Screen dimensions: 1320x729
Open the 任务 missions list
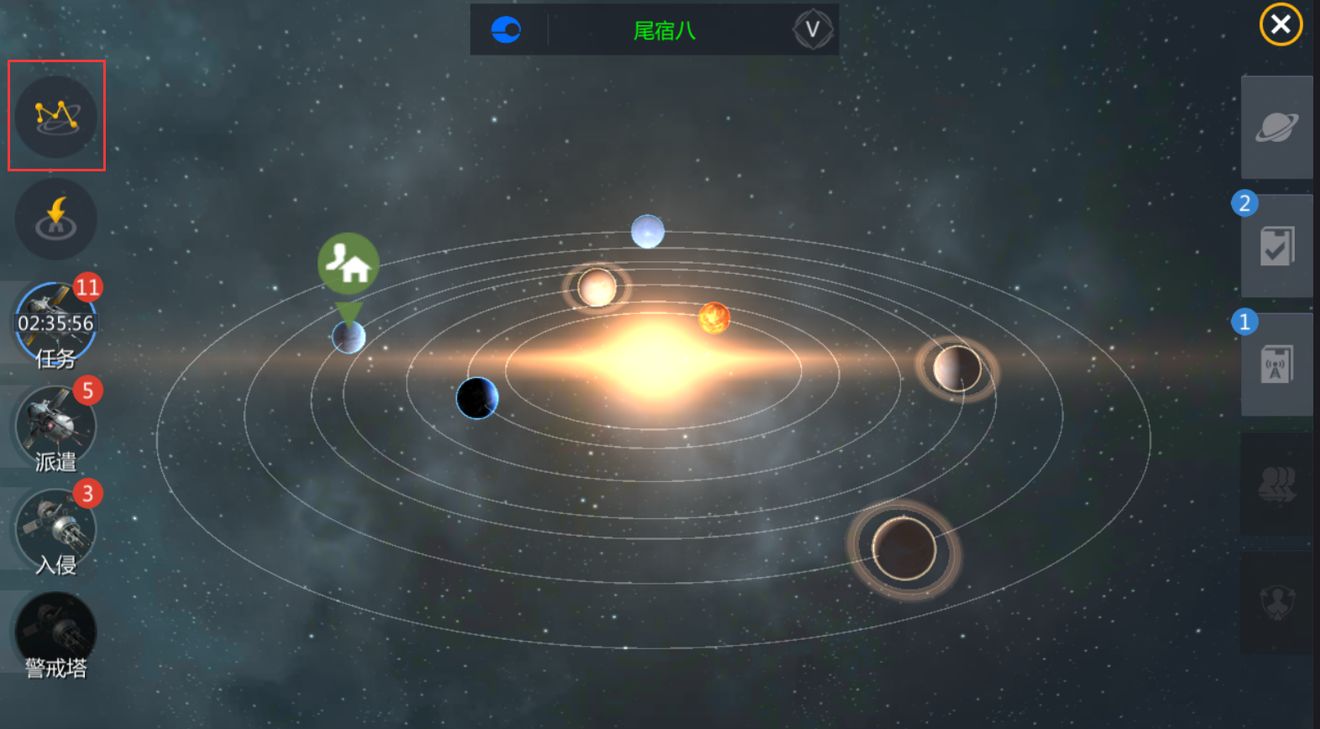click(x=56, y=326)
